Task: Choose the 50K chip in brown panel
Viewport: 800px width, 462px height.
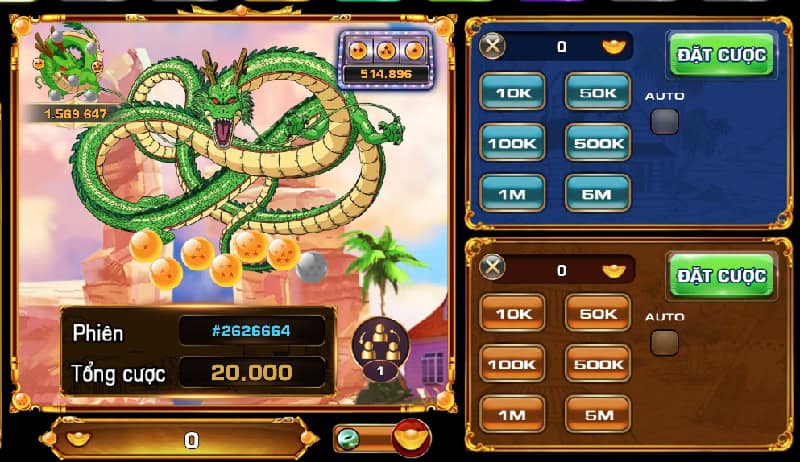Action: [x=598, y=314]
